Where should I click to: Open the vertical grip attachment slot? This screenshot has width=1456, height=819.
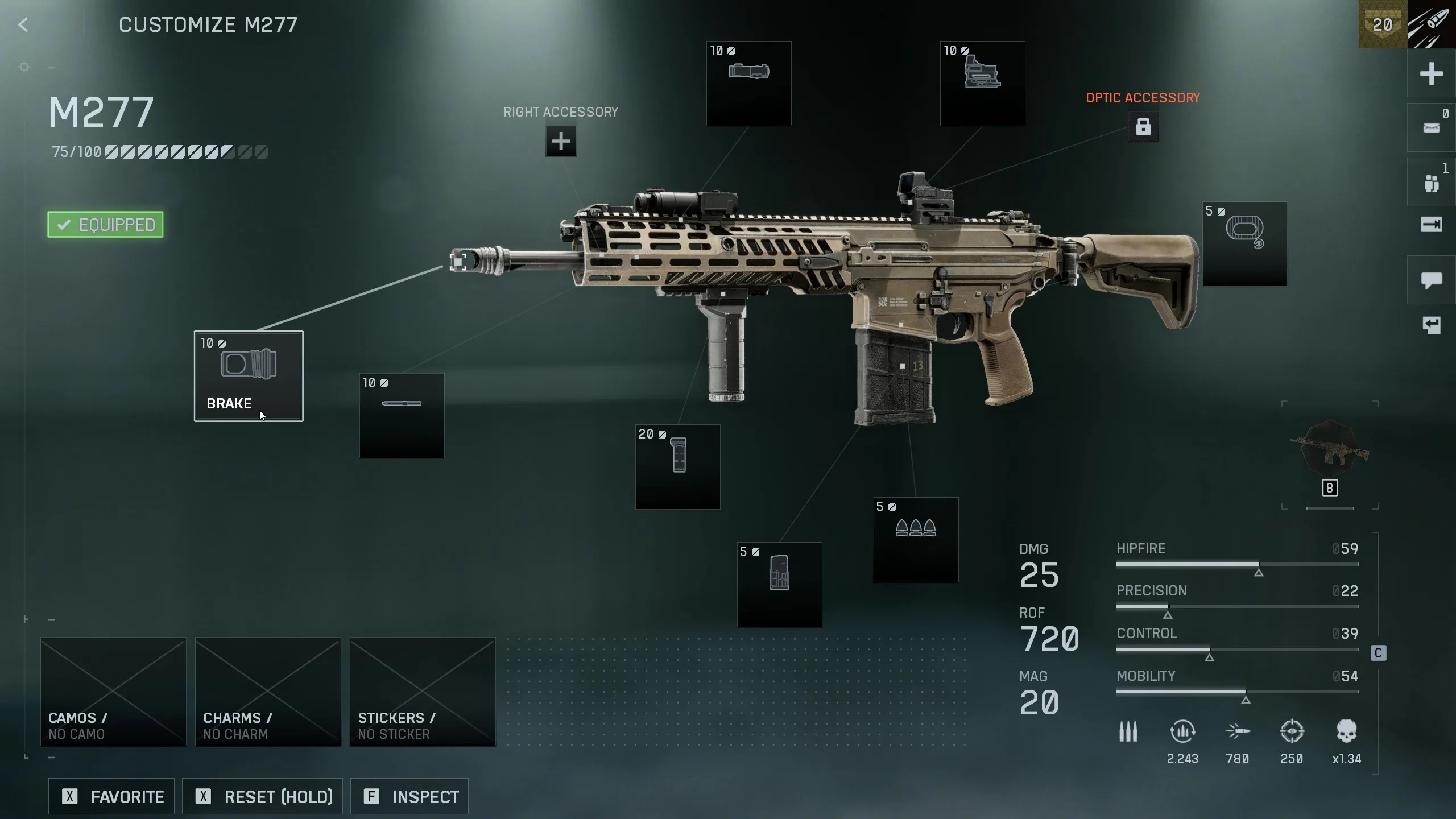[x=677, y=468]
